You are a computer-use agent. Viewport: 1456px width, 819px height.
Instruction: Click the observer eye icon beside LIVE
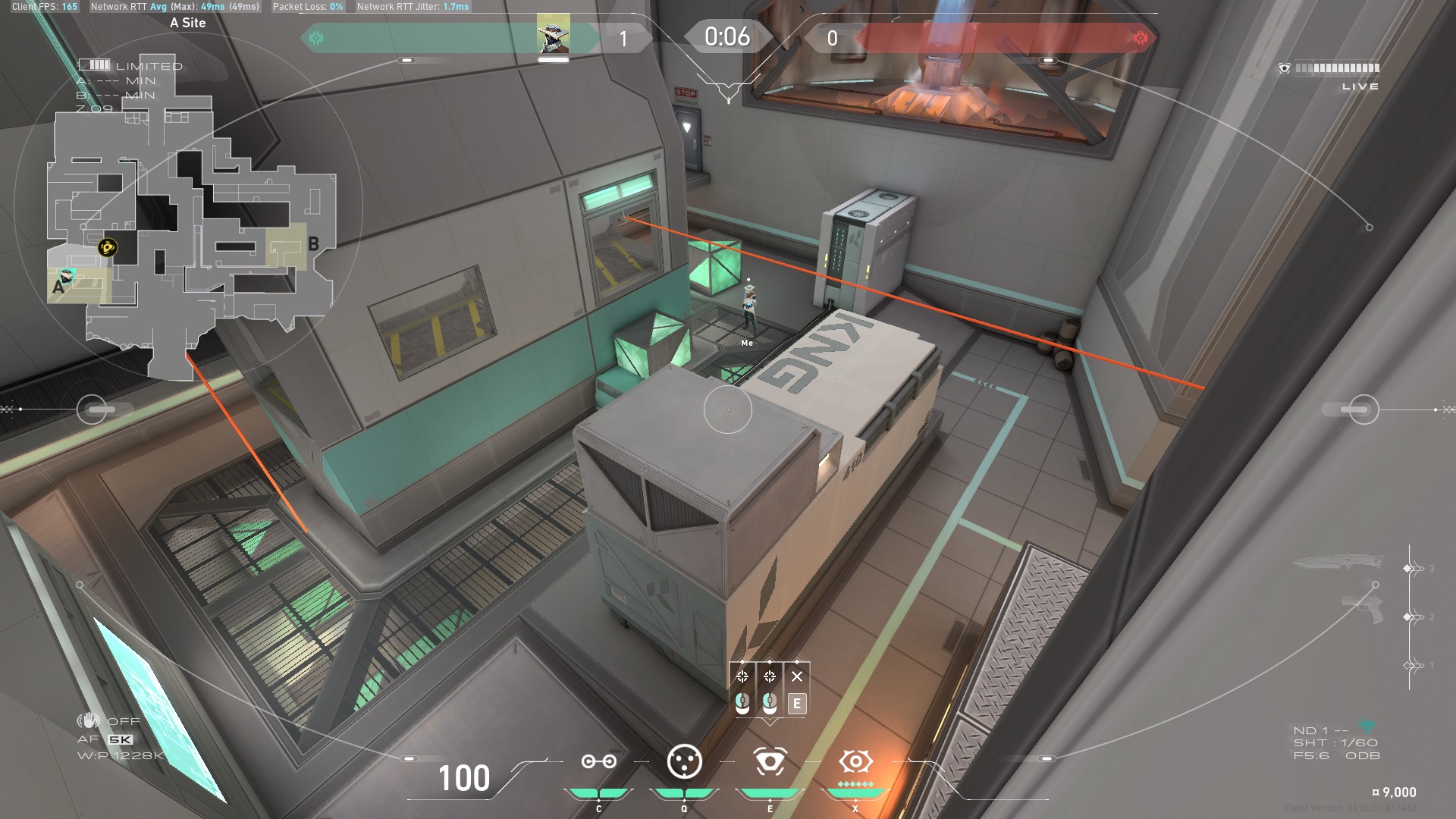(1284, 68)
